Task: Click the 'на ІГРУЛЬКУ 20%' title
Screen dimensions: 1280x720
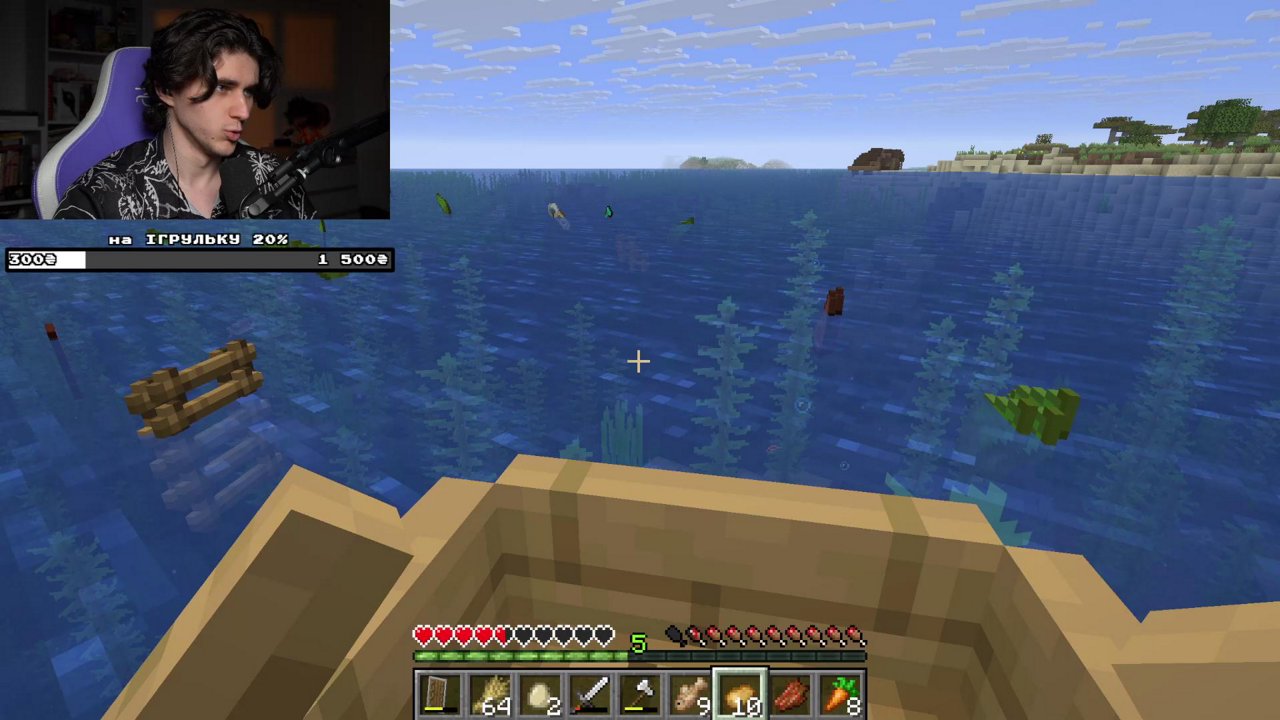Action: [x=196, y=239]
